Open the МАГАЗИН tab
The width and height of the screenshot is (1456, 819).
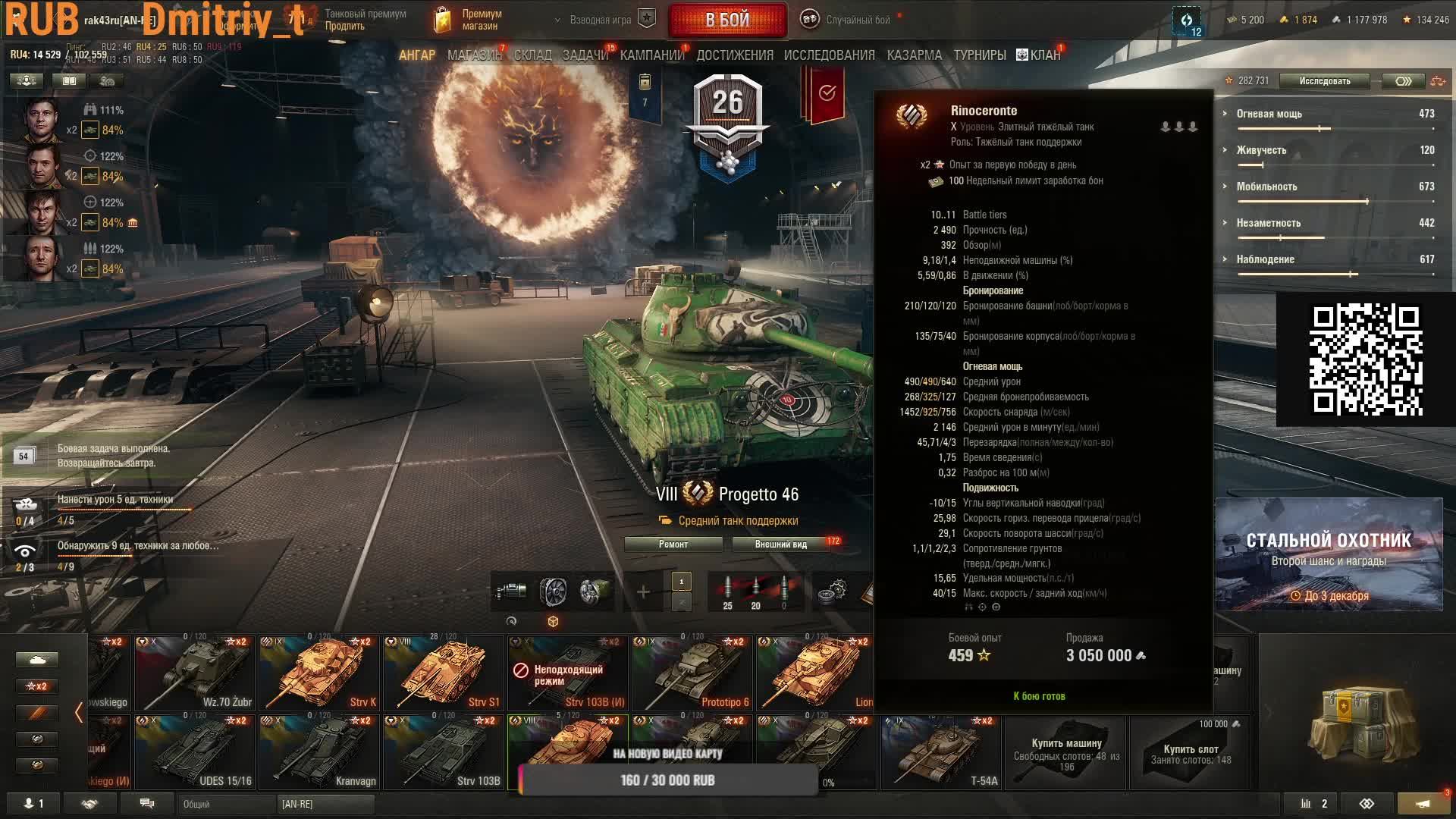pos(474,55)
